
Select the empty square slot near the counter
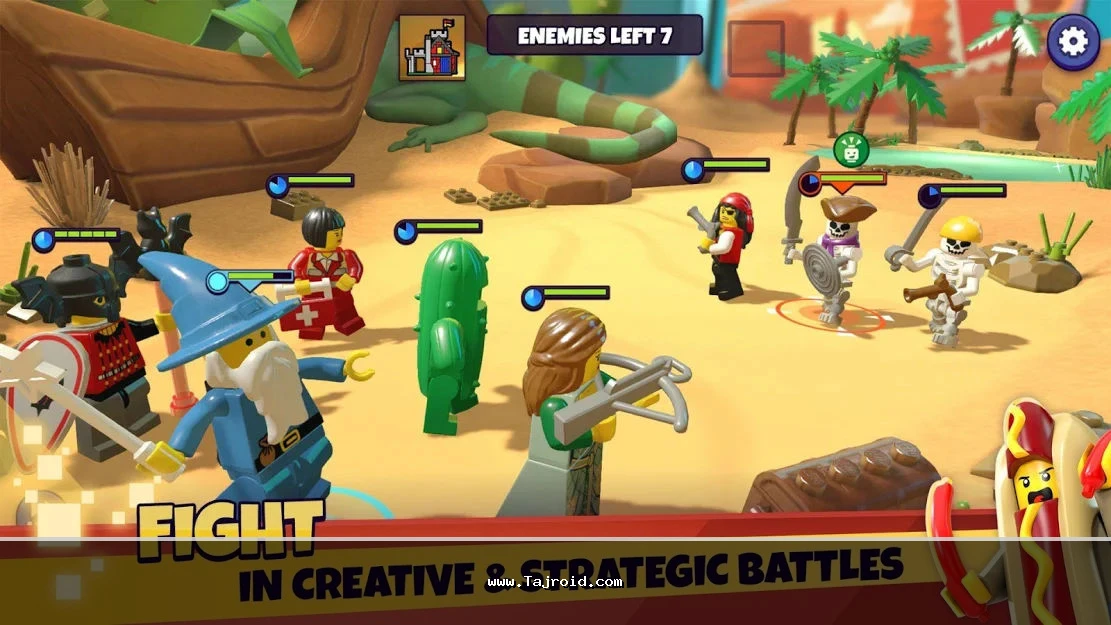[755, 48]
